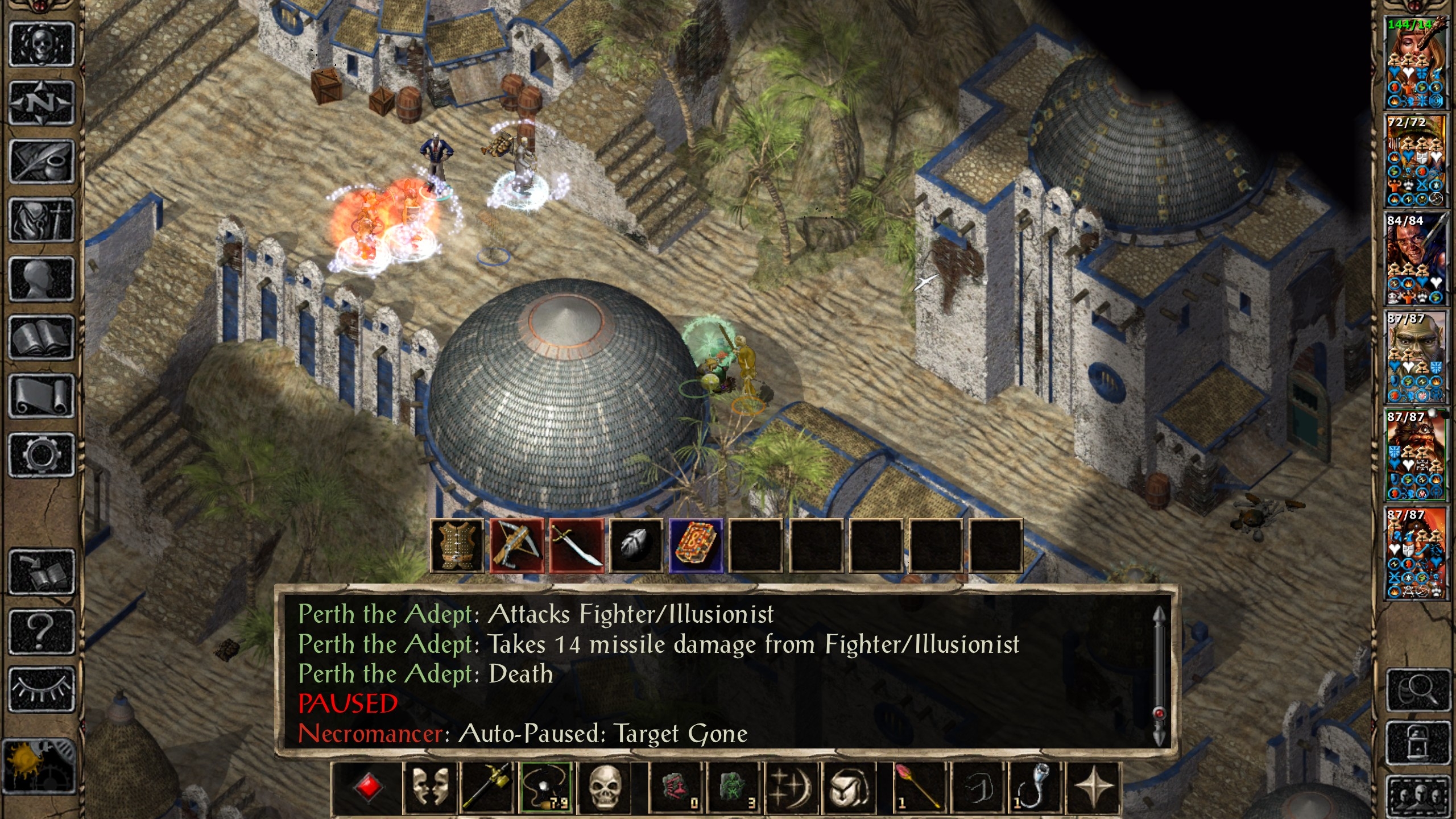Viewport: 1456px width, 819px height.
Task: Show the character record head icon
Action: click(x=42, y=279)
